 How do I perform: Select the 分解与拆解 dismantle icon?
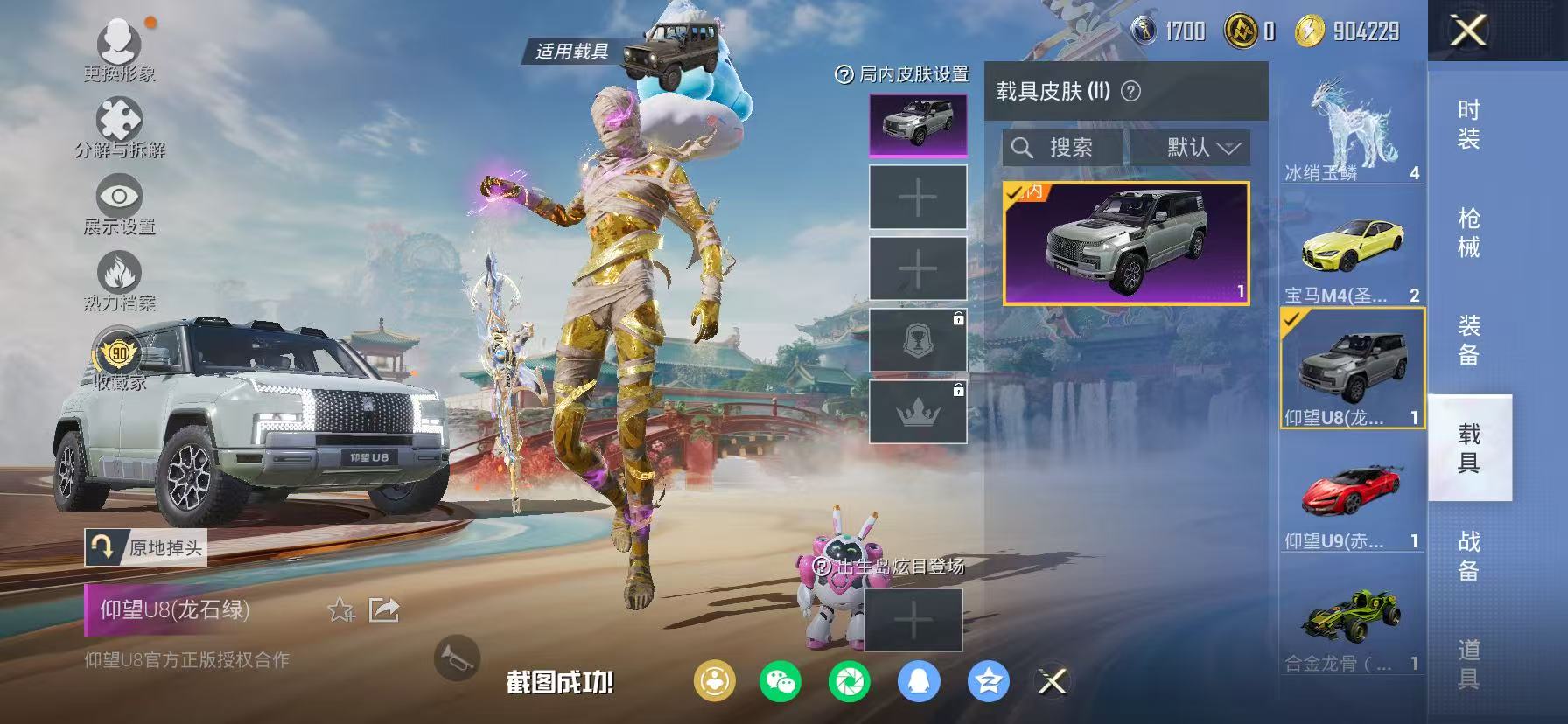pos(117,118)
